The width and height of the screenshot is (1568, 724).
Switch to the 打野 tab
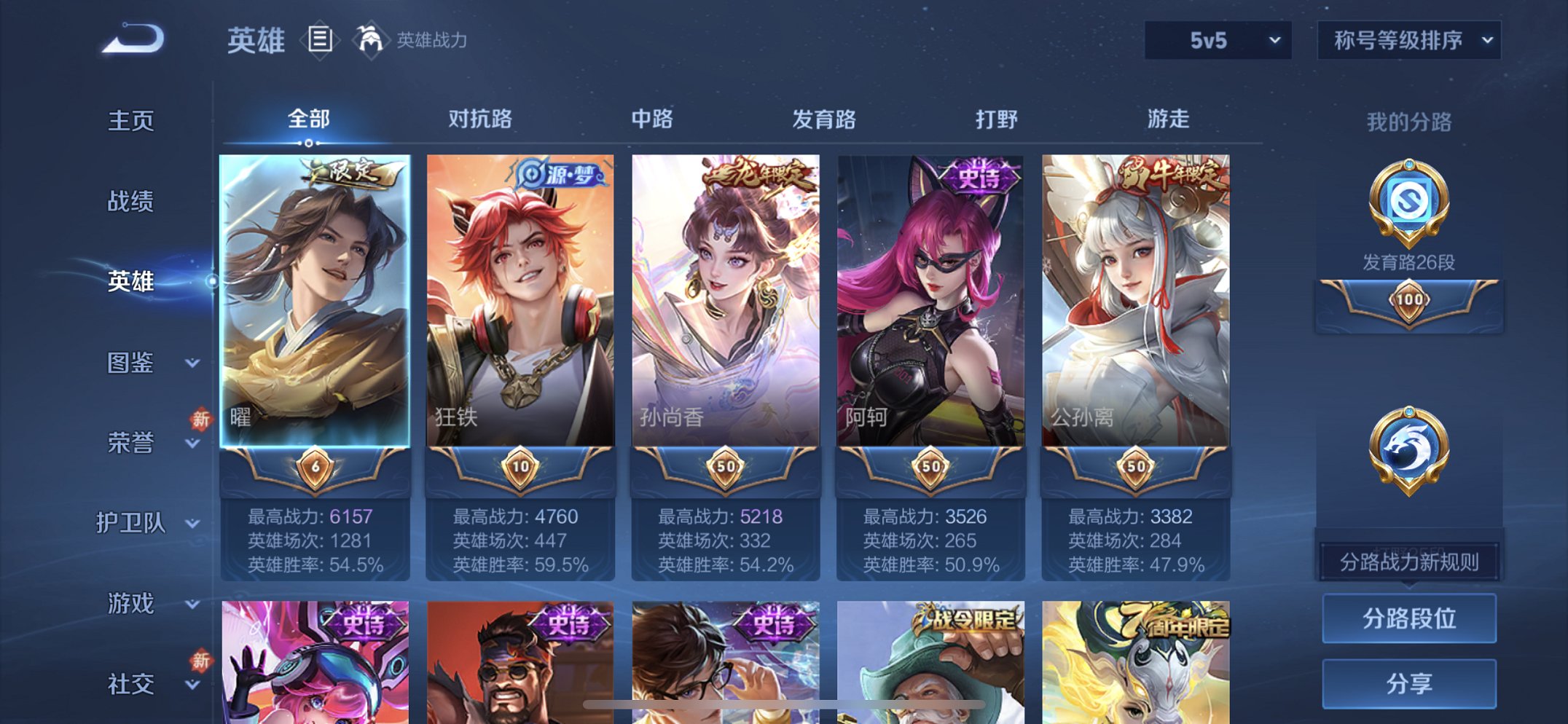click(998, 119)
